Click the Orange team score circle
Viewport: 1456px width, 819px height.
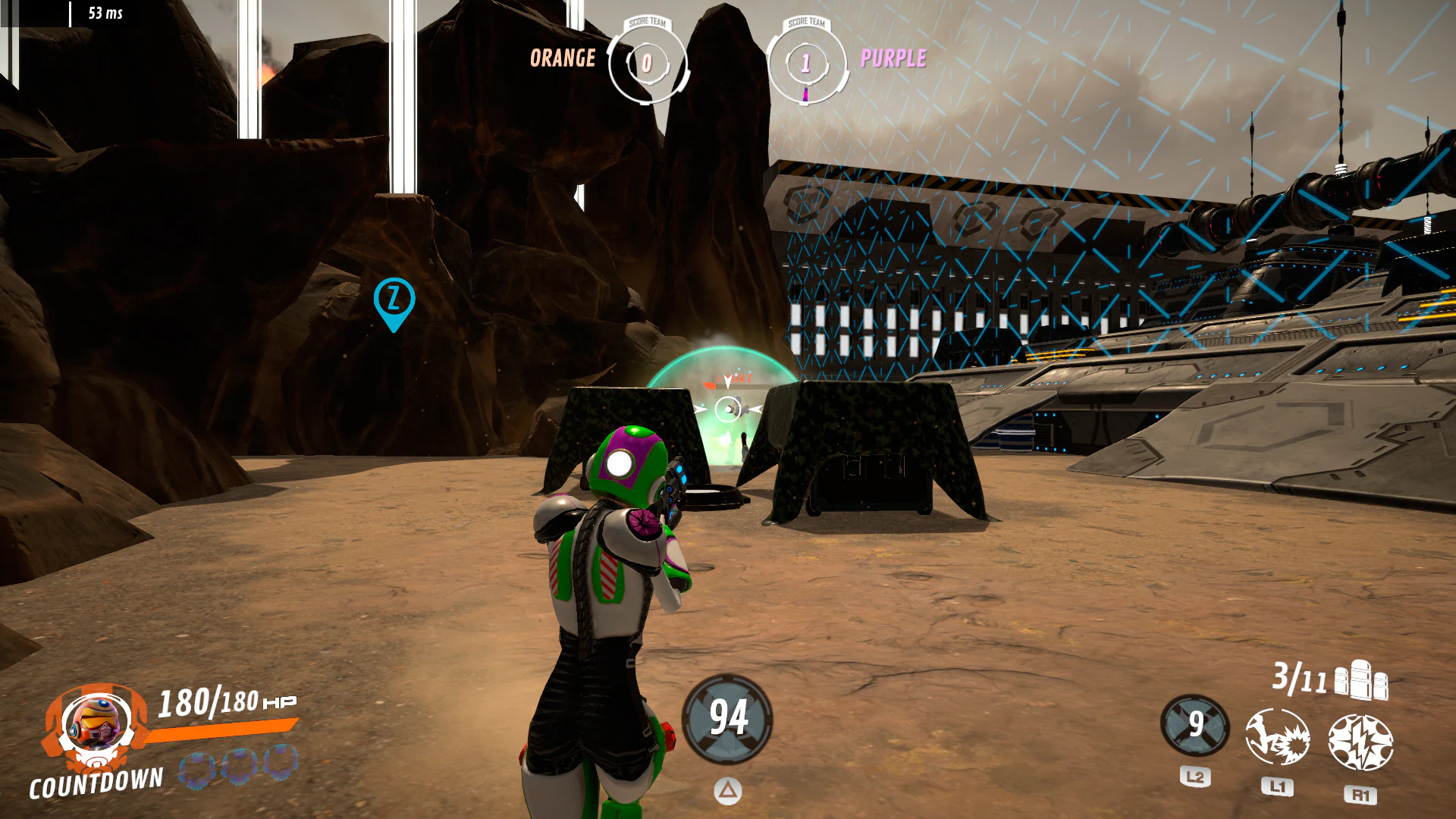646,64
